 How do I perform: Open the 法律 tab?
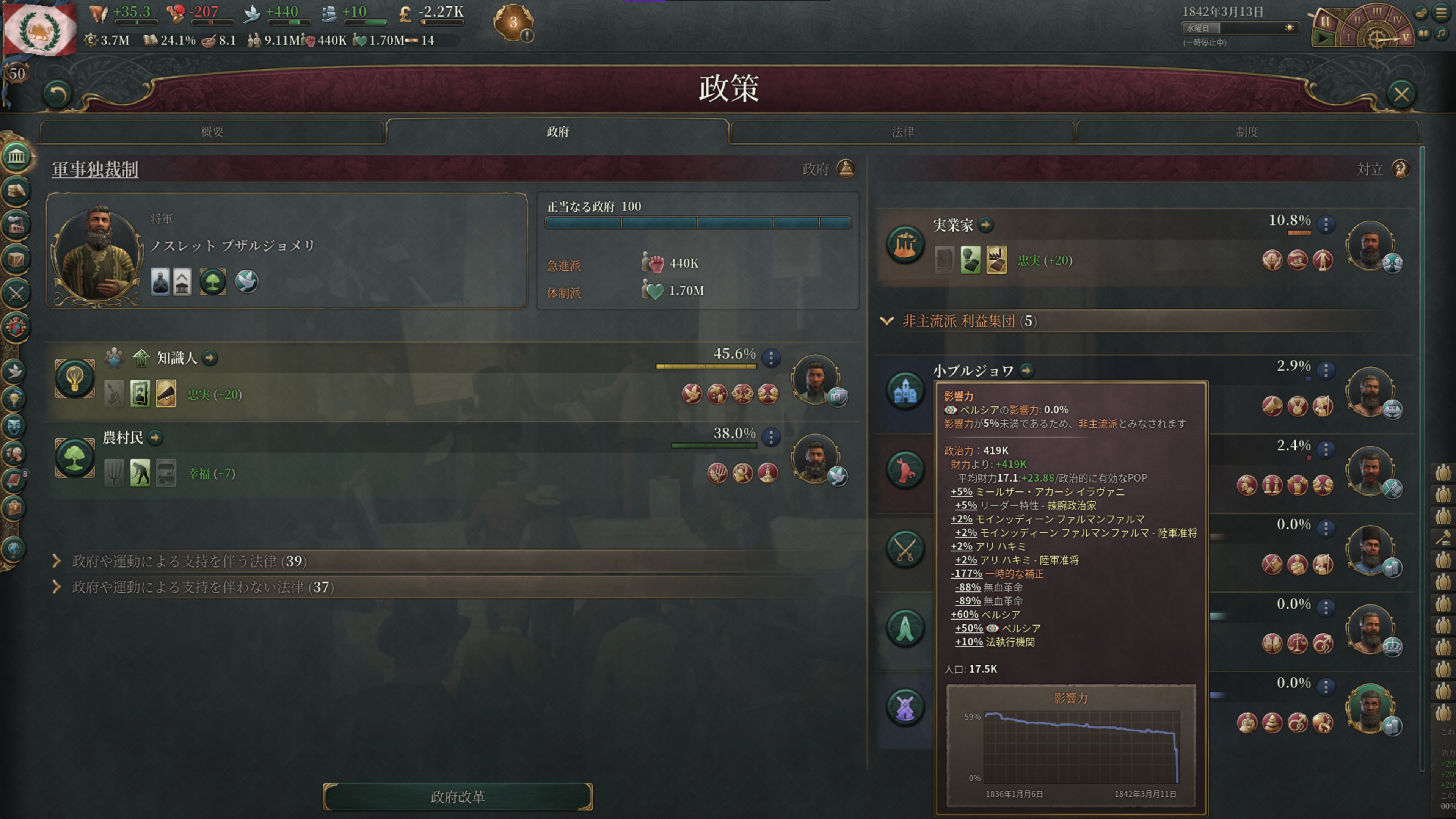903,132
